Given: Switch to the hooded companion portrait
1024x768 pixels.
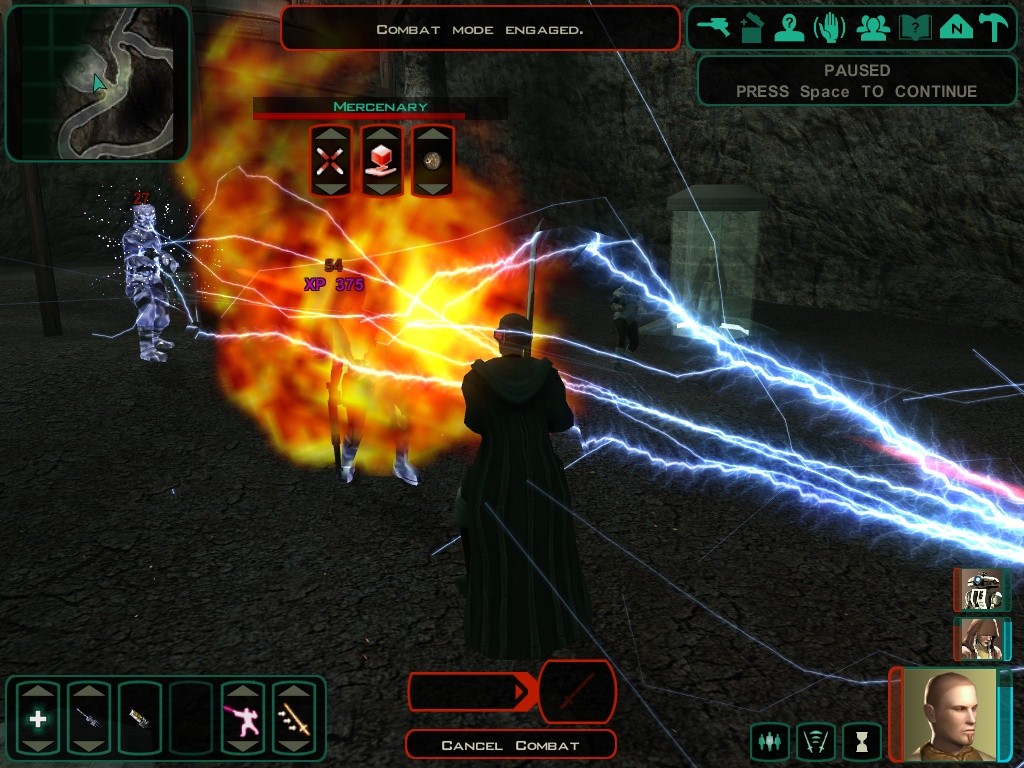Looking at the screenshot, I should [x=981, y=639].
